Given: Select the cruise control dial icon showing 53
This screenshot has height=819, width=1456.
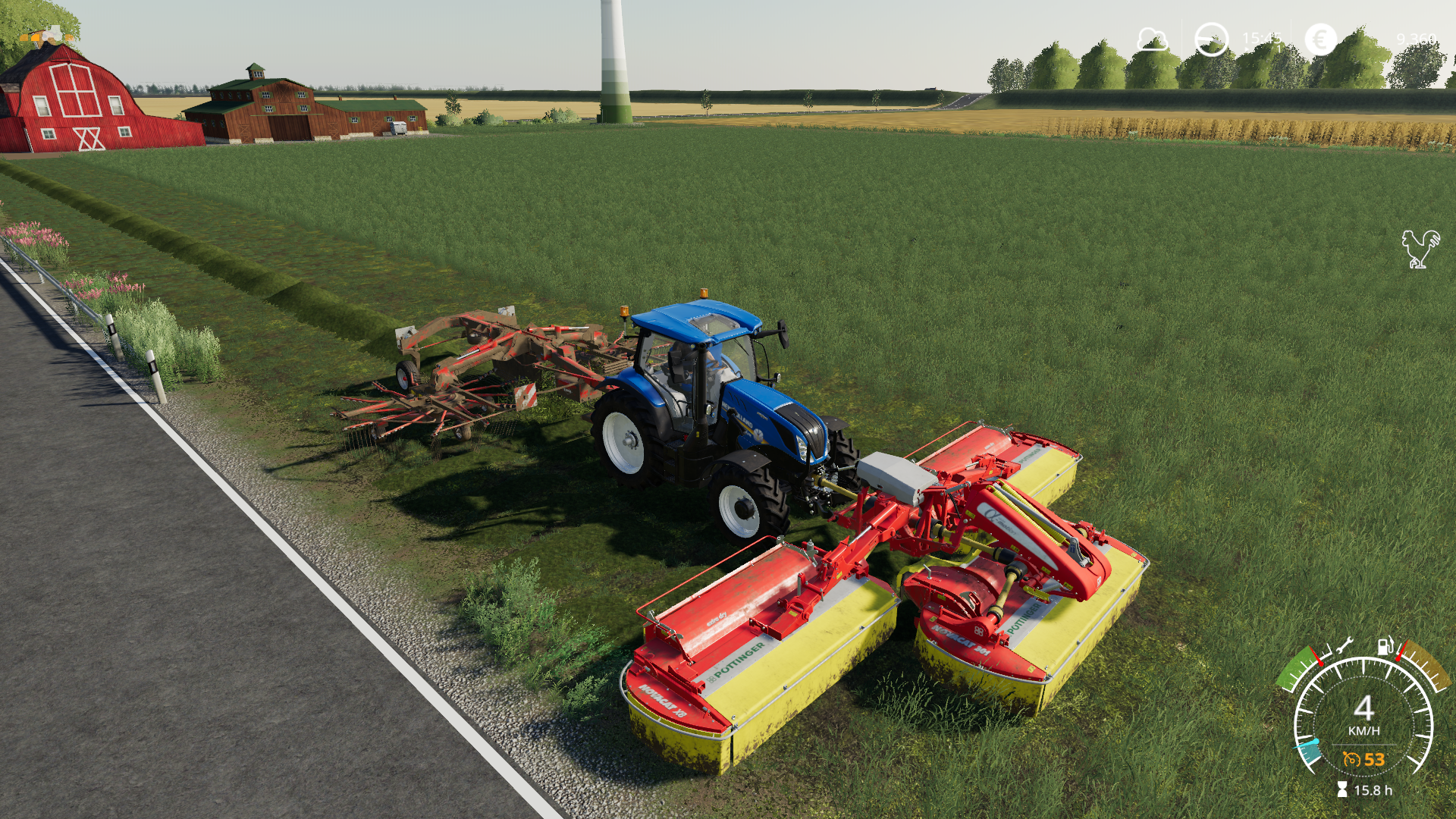Looking at the screenshot, I should tap(1352, 759).
